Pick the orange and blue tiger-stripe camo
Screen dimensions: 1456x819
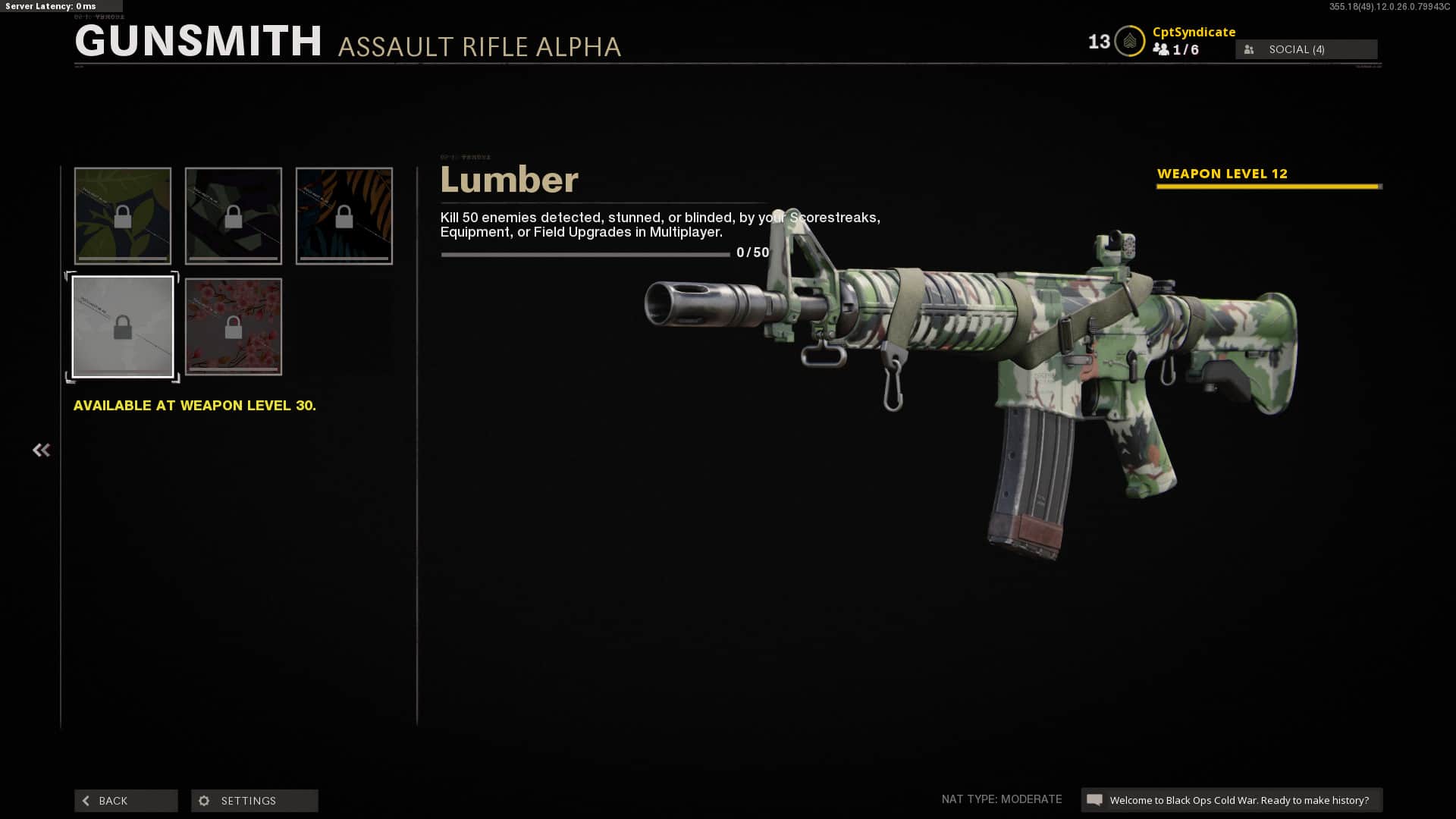(x=344, y=216)
